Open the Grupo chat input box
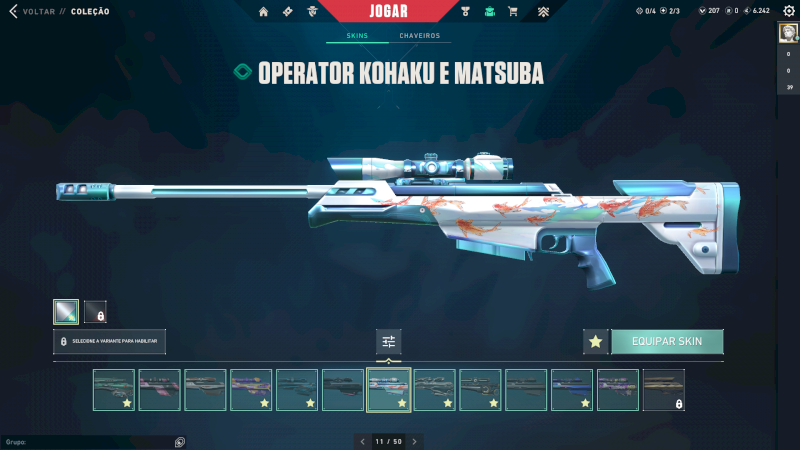 point(90,441)
